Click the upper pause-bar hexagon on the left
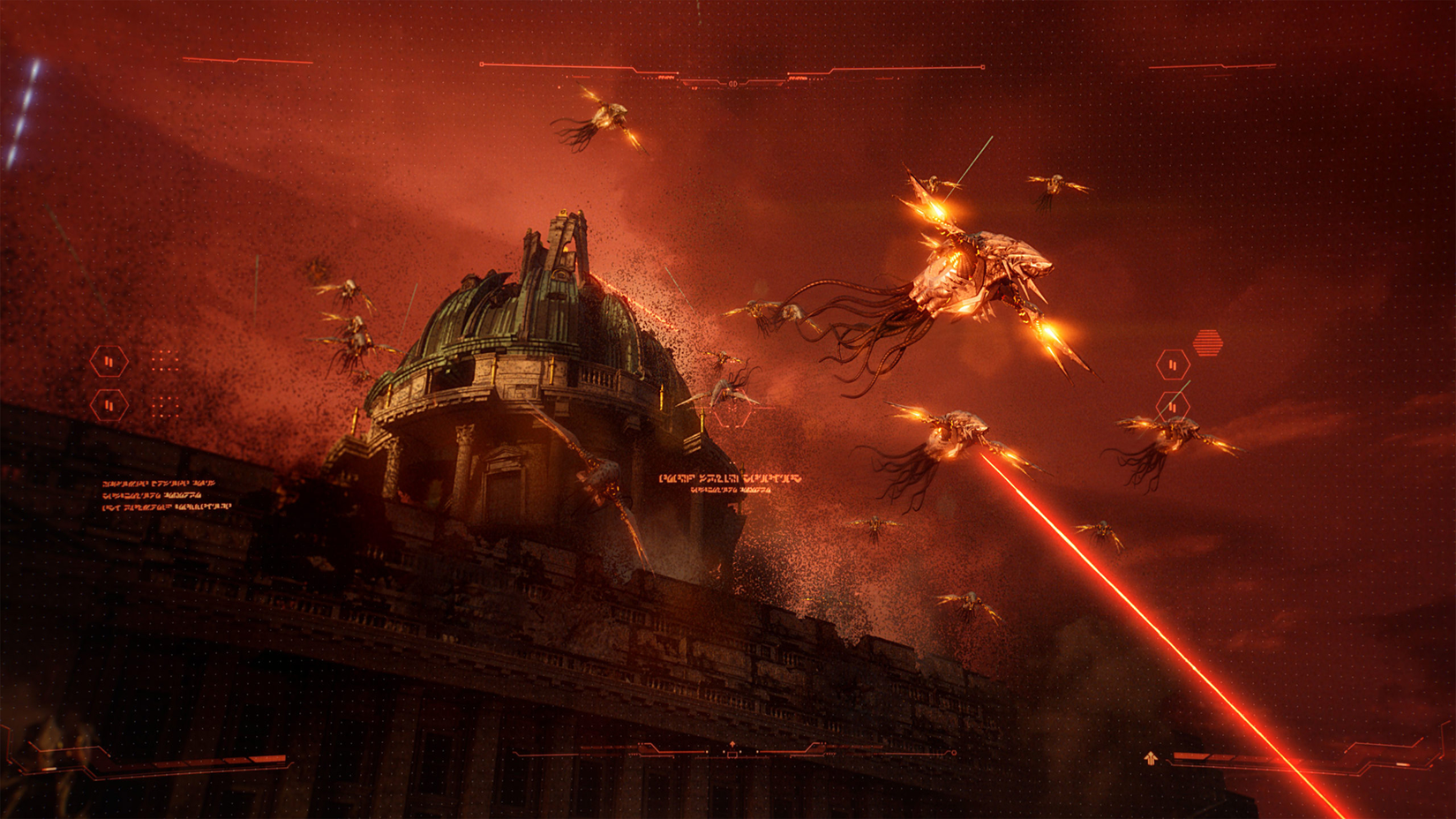1456x819 pixels. [109, 361]
